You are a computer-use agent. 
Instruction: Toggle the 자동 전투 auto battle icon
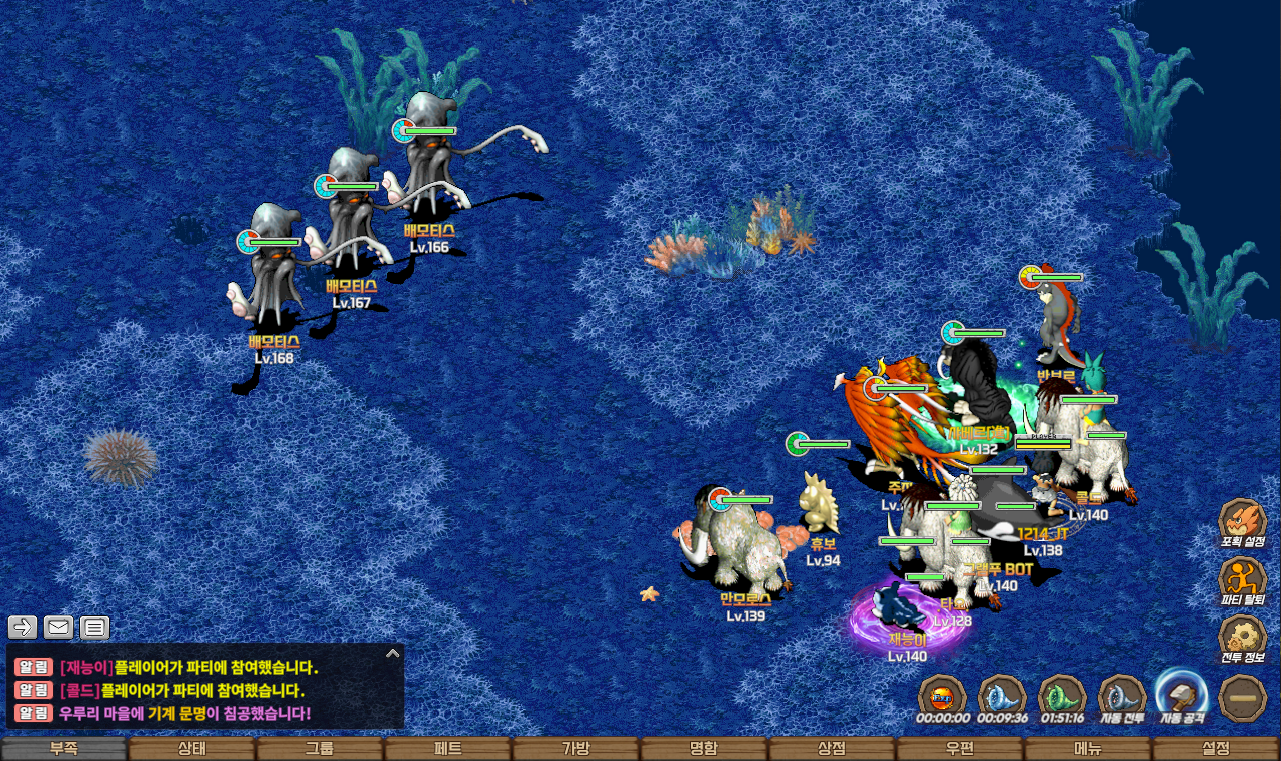1123,696
